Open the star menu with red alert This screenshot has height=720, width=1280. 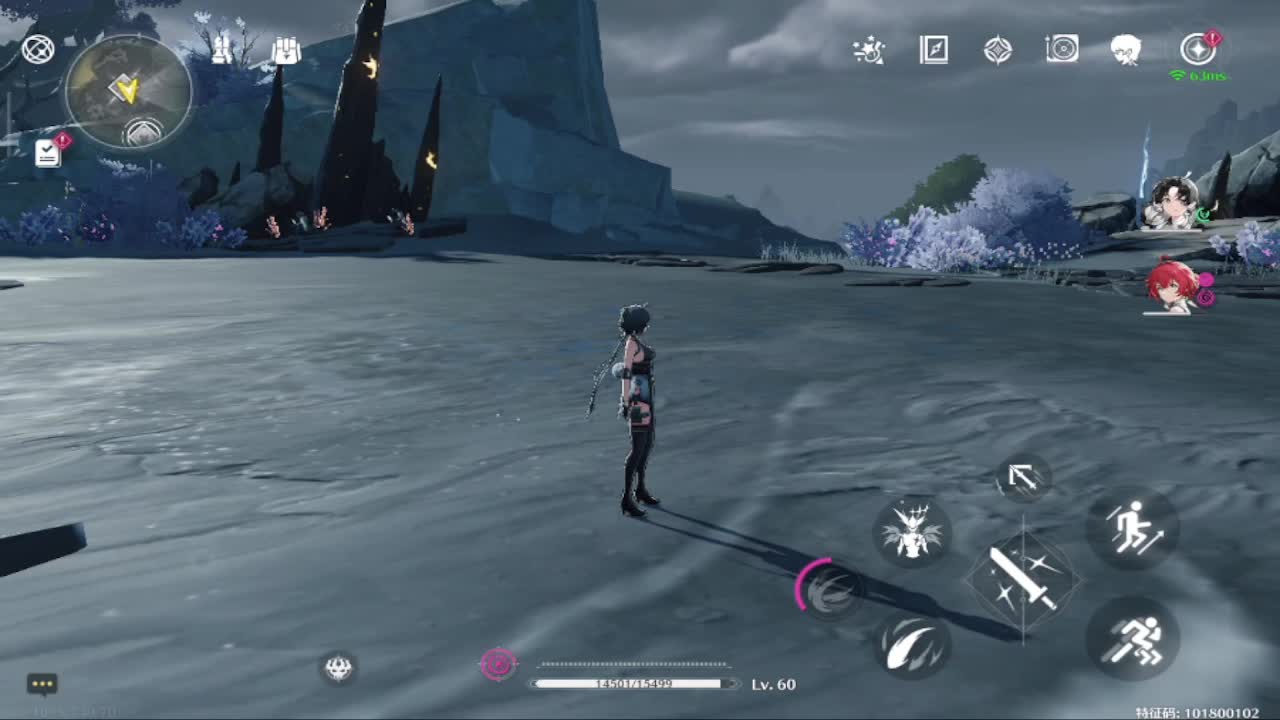(x=1197, y=49)
